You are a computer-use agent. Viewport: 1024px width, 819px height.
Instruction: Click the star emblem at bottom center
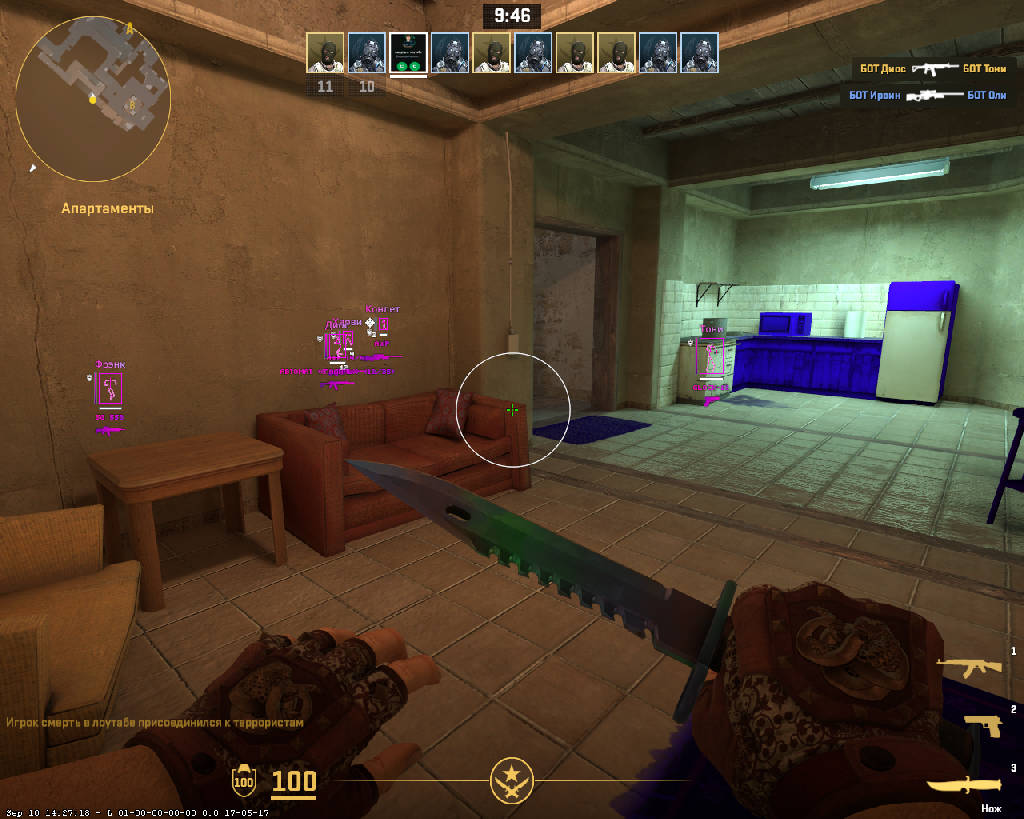click(x=511, y=779)
